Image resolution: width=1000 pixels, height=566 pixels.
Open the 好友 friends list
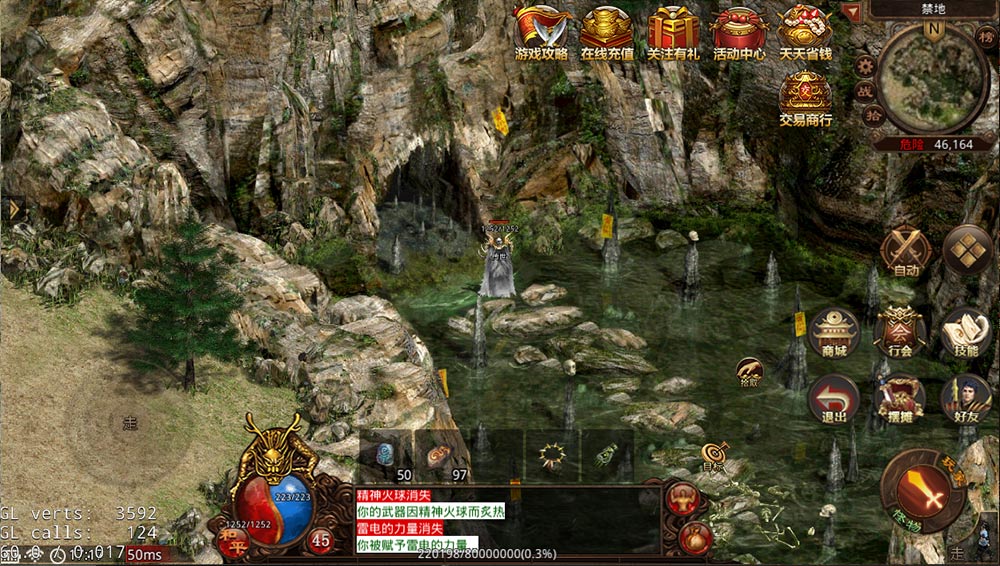965,397
